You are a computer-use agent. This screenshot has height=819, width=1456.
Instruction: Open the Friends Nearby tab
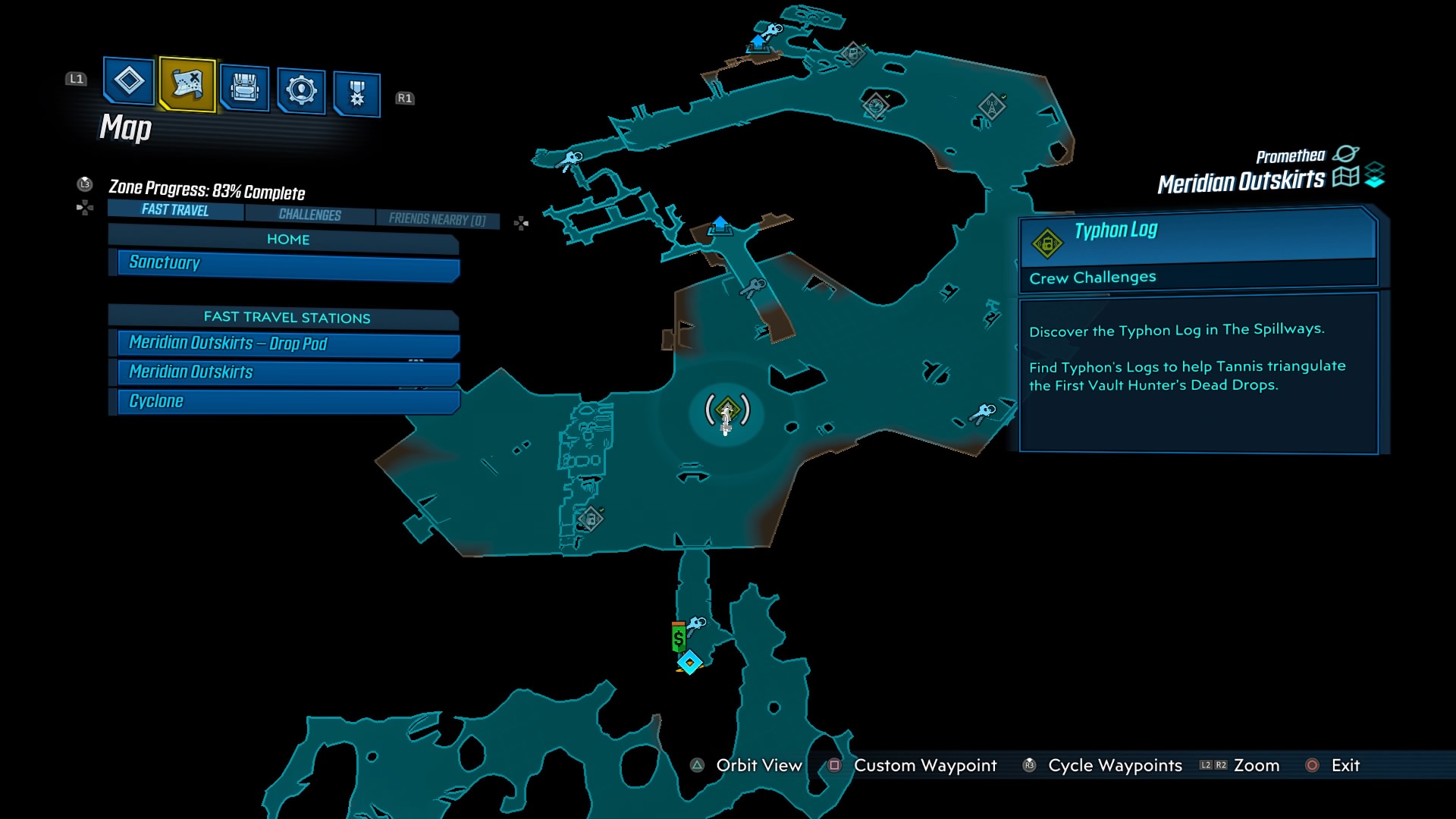click(x=436, y=218)
